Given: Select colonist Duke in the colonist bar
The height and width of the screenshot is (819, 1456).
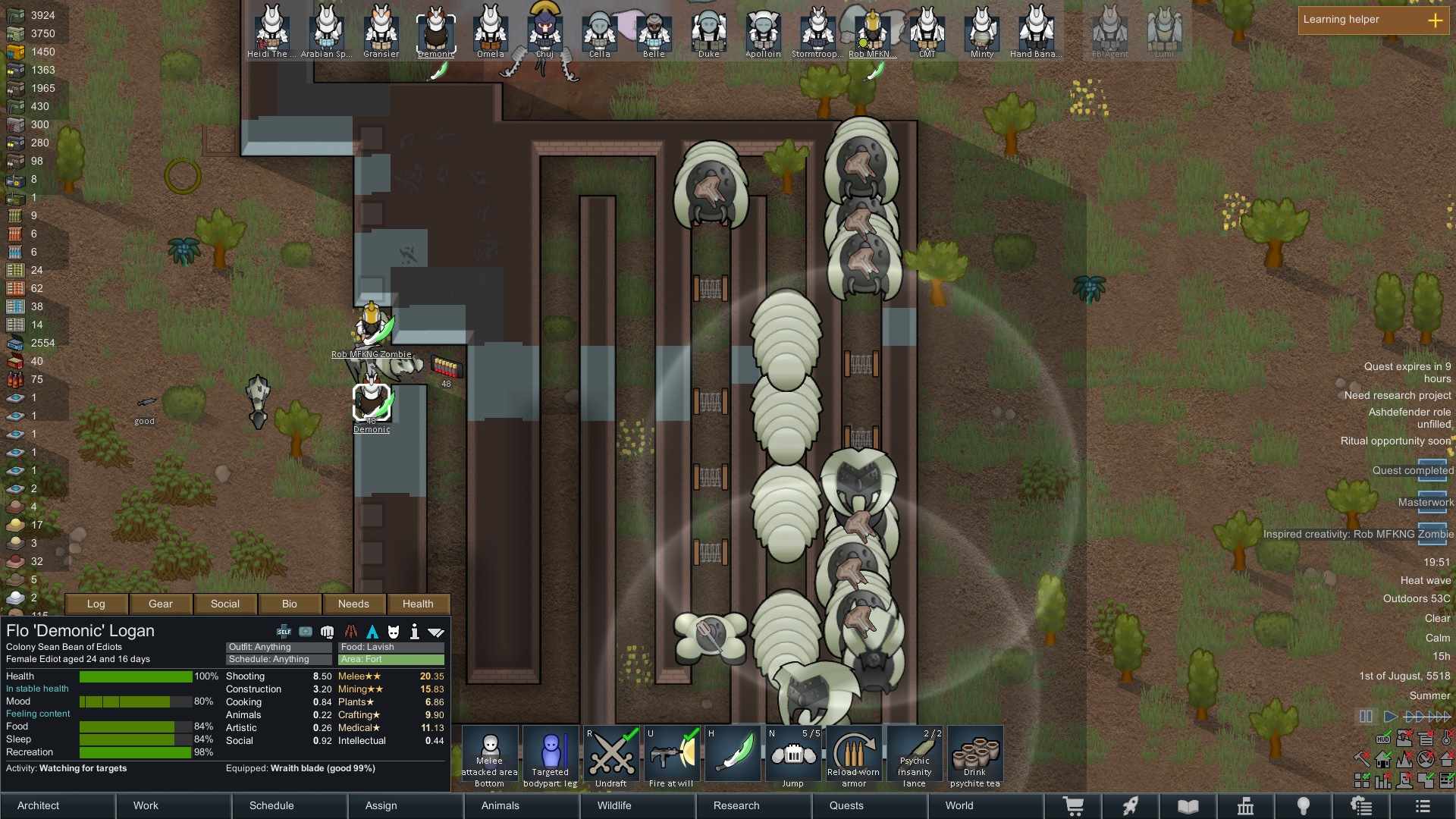Looking at the screenshot, I should click(709, 30).
